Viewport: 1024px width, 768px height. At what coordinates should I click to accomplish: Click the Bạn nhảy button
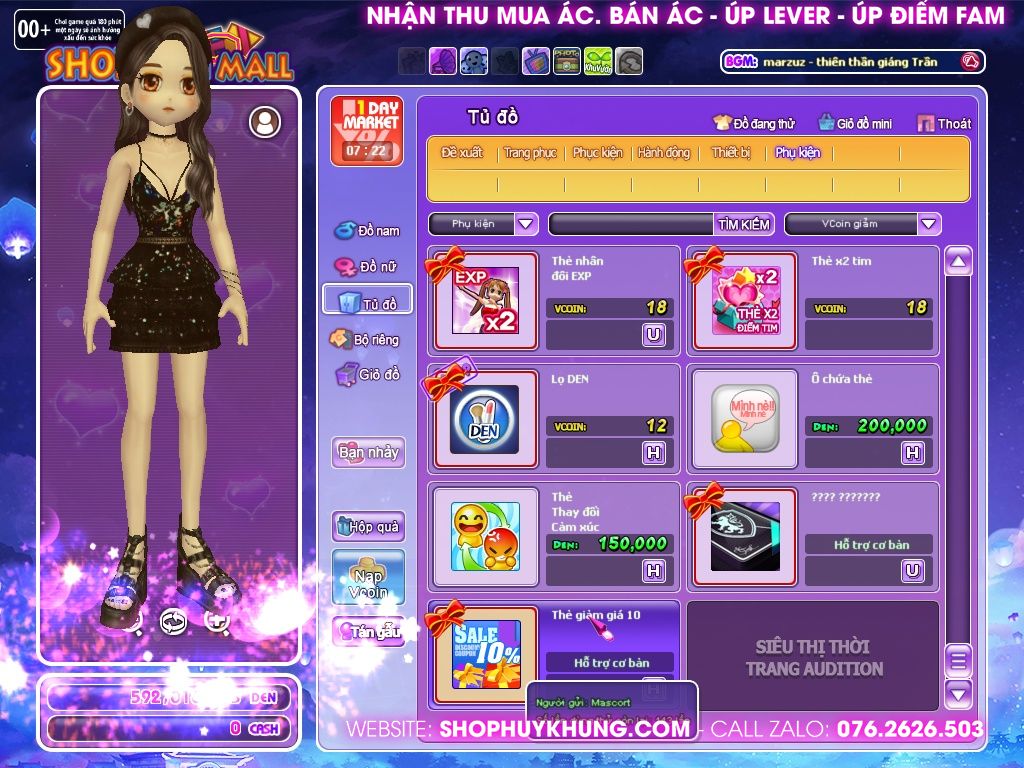(368, 452)
